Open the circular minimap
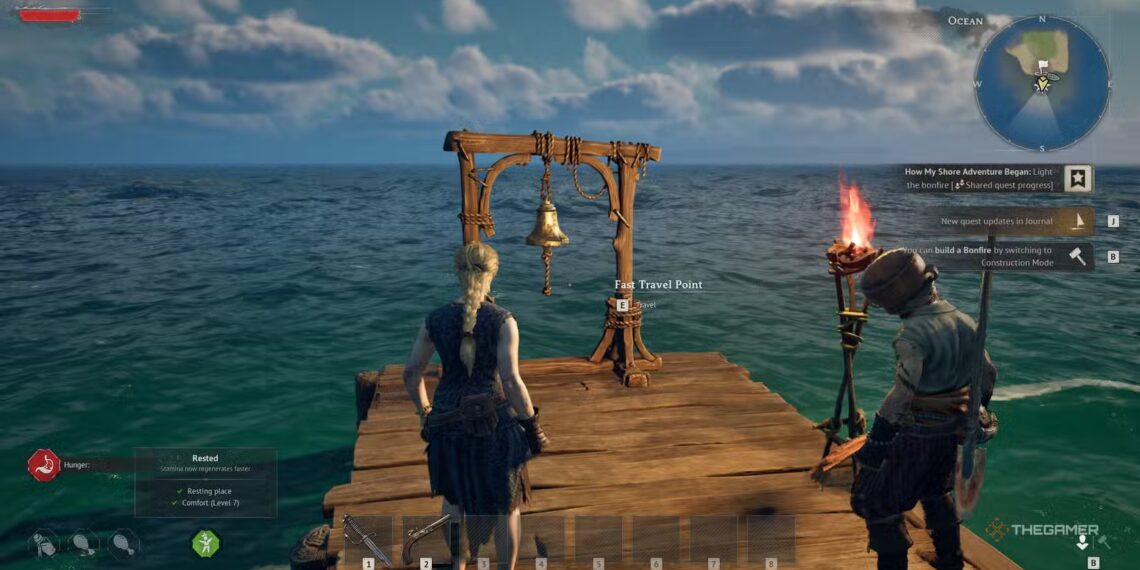The width and height of the screenshot is (1140, 570). pos(1041,83)
